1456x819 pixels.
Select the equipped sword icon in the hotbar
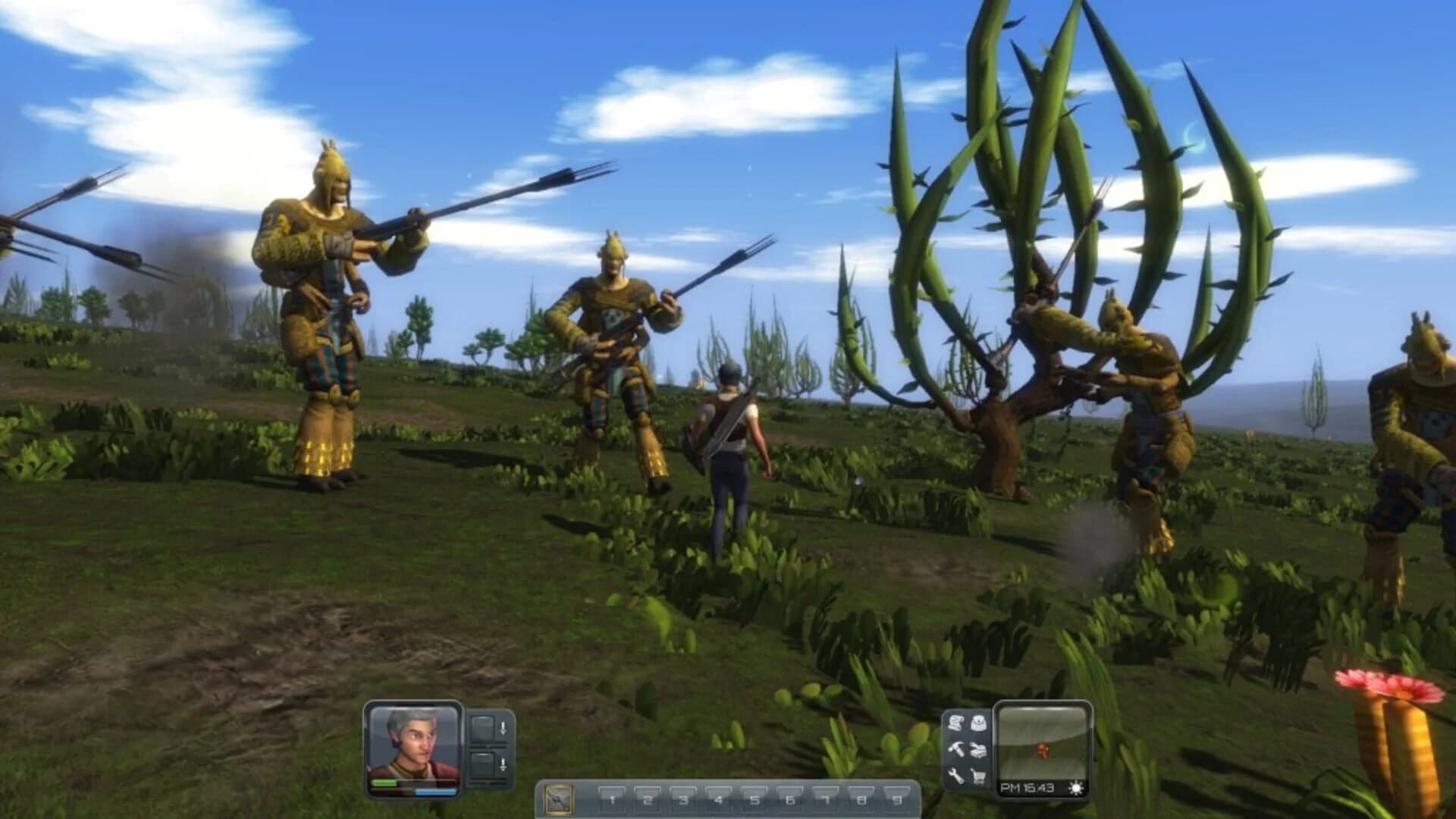tap(560, 798)
